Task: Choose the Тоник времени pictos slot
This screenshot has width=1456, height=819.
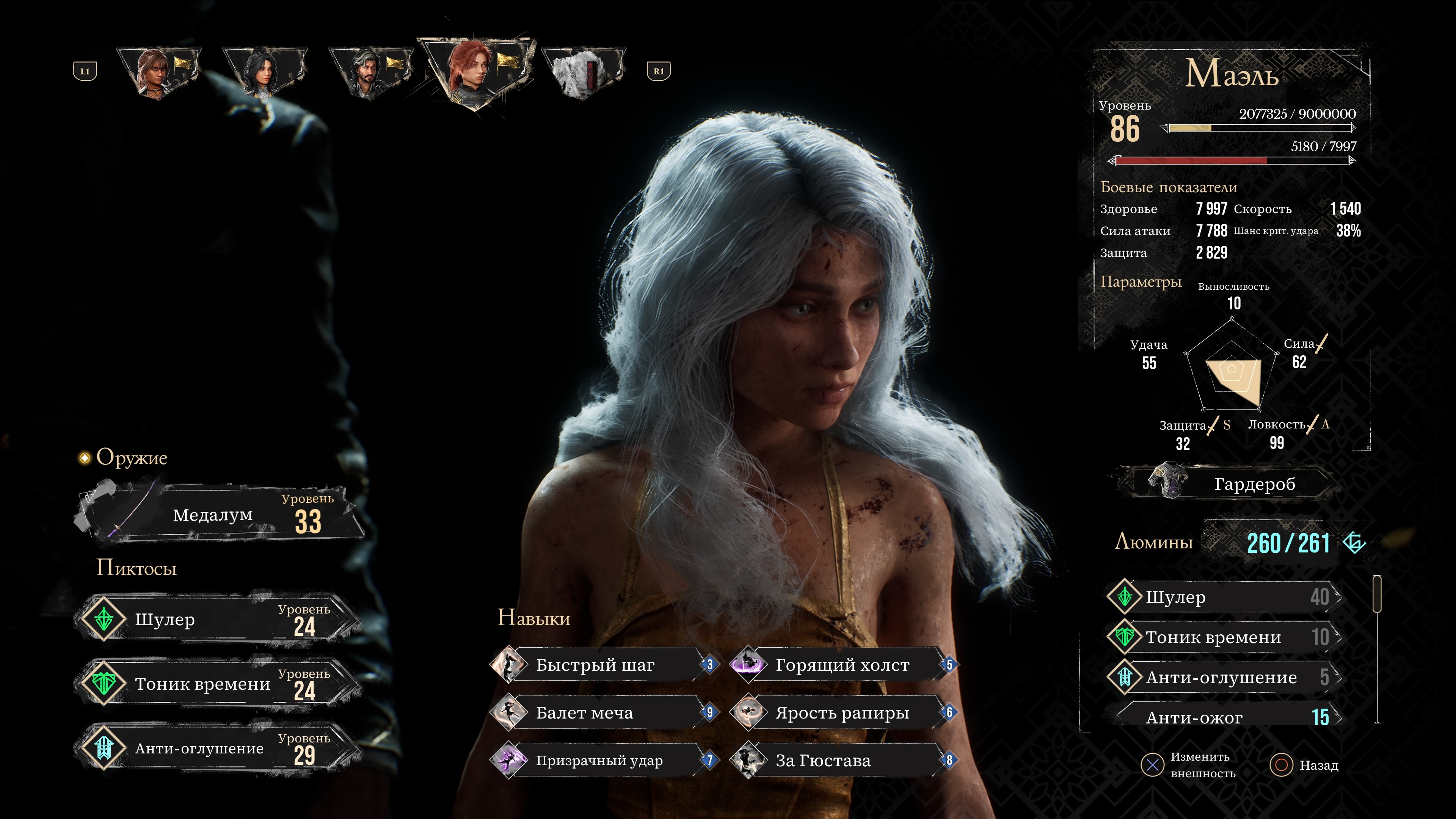Action: click(218, 684)
